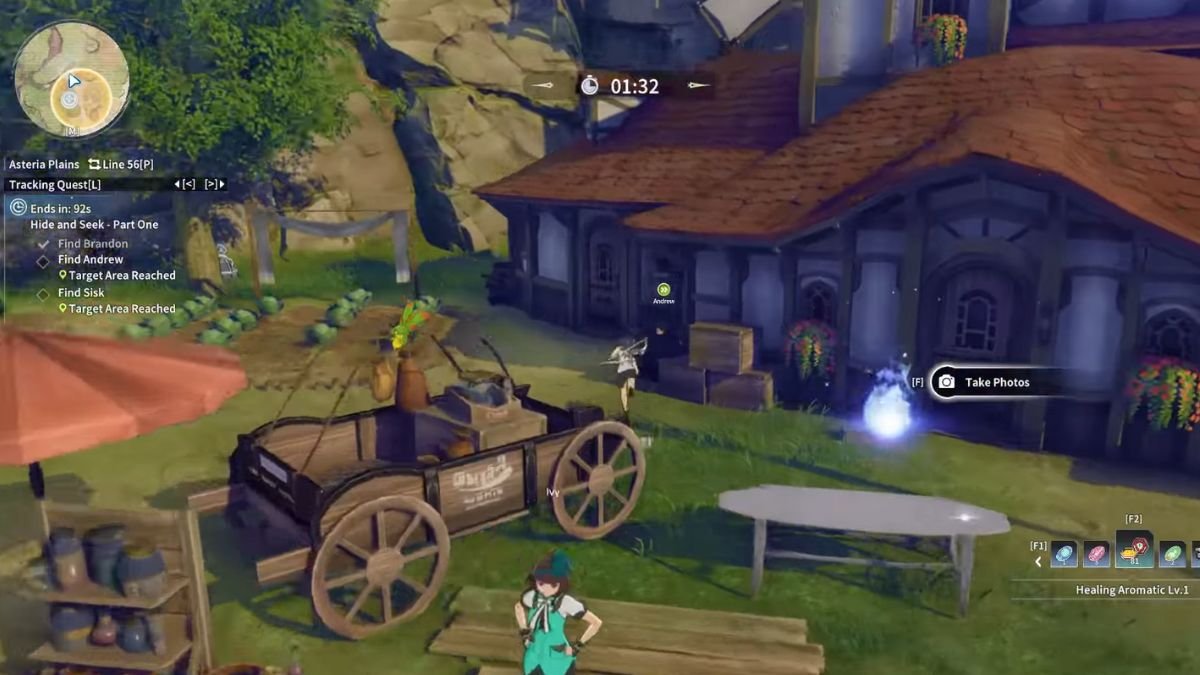Select the Find Andrew objective
Image resolution: width=1200 pixels, height=675 pixels.
coord(90,260)
